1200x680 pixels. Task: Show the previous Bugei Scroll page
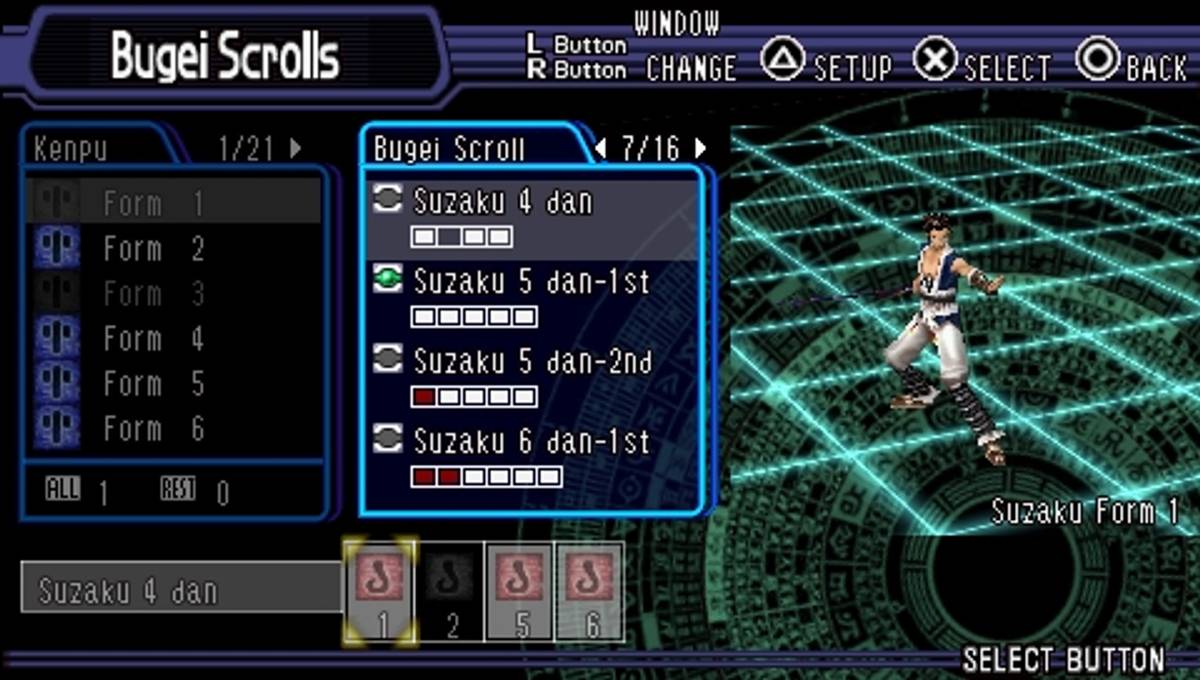(x=600, y=148)
